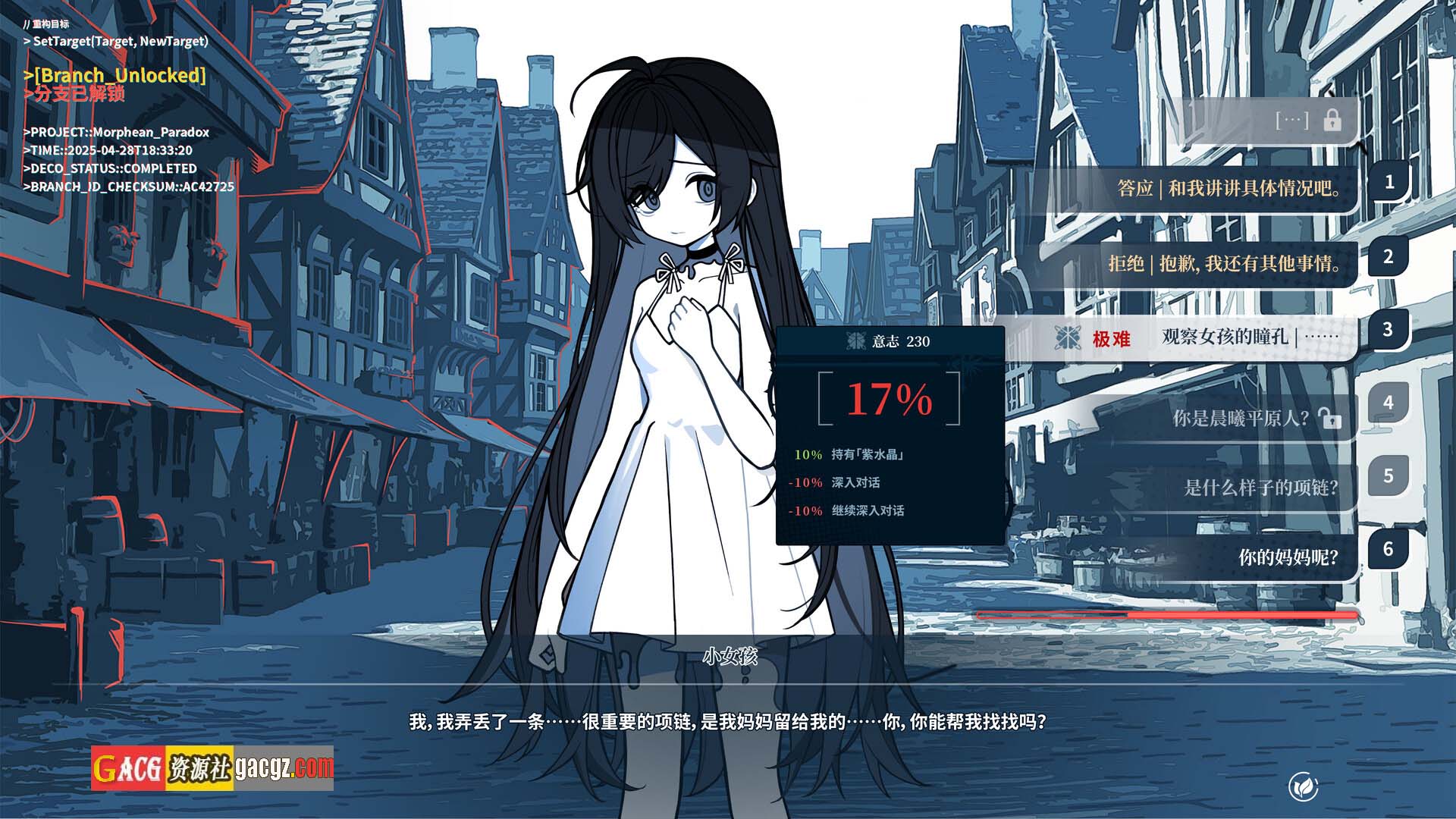Choose the question 你的妈妈呢?
Image resolution: width=1456 pixels, height=819 pixels.
click(1288, 557)
